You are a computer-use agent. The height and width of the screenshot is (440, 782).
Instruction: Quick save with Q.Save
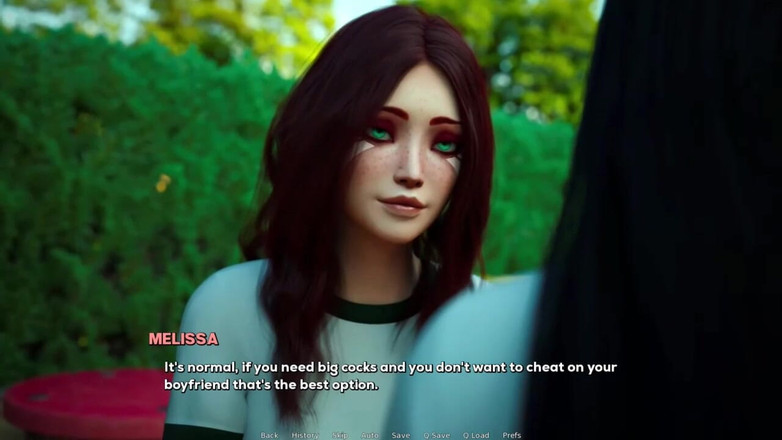pos(436,435)
